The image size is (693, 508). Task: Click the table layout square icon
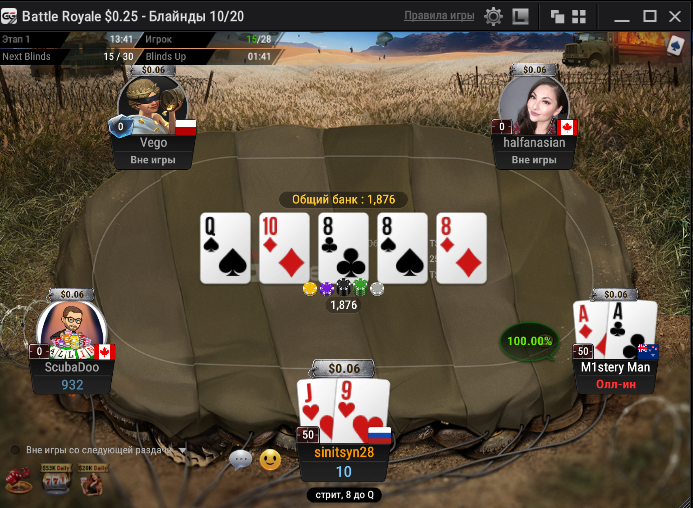pyautogui.click(x=520, y=16)
